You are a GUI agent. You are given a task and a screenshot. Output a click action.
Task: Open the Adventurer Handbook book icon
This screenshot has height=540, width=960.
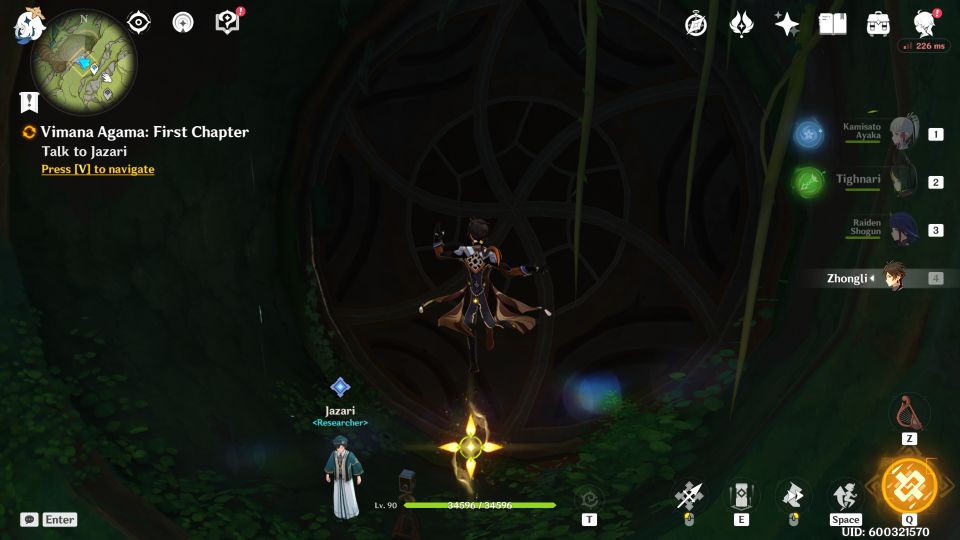click(832, 24)
